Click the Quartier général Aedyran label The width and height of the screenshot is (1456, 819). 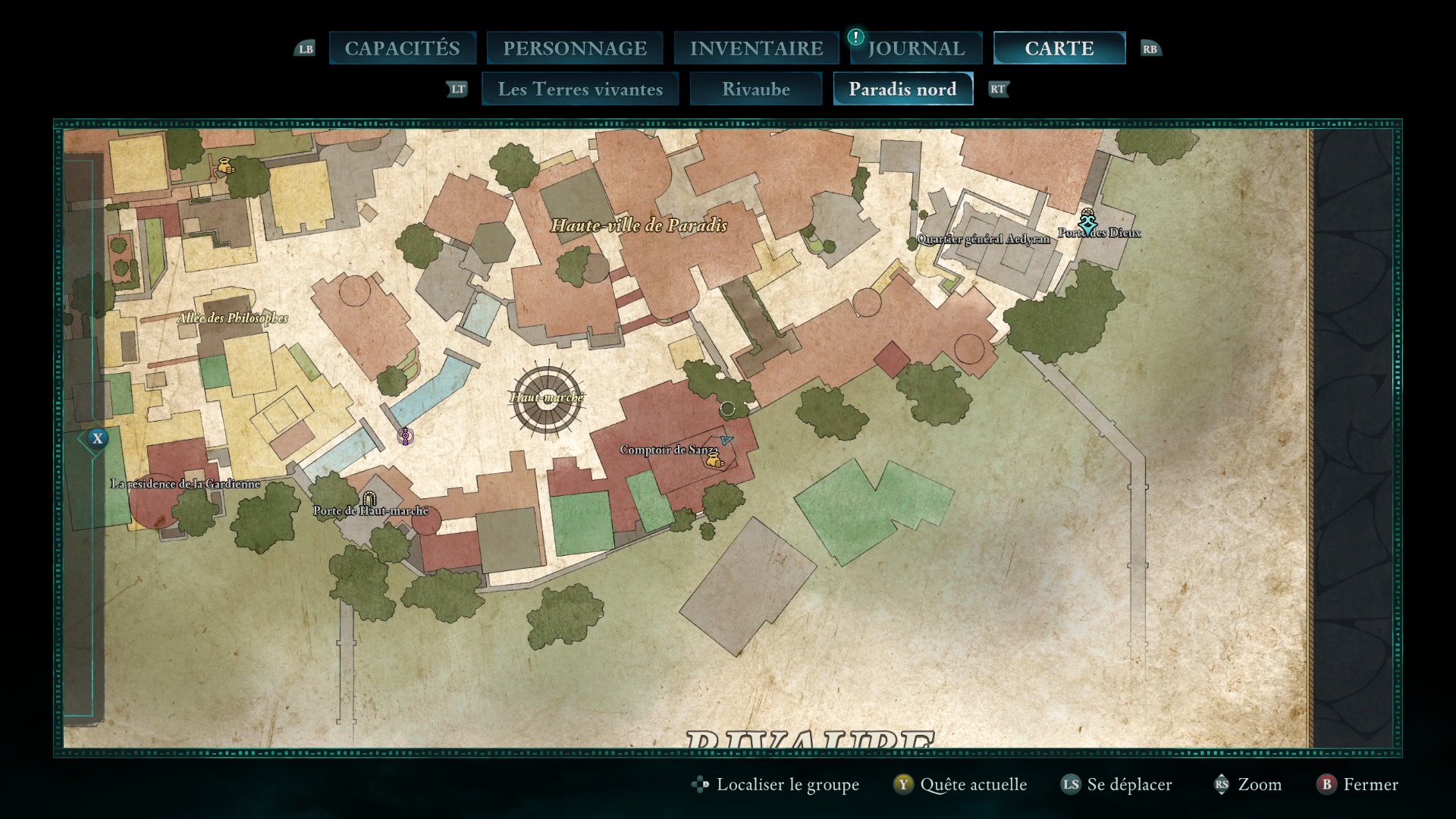pyautogui.click(x=984, y=240)
